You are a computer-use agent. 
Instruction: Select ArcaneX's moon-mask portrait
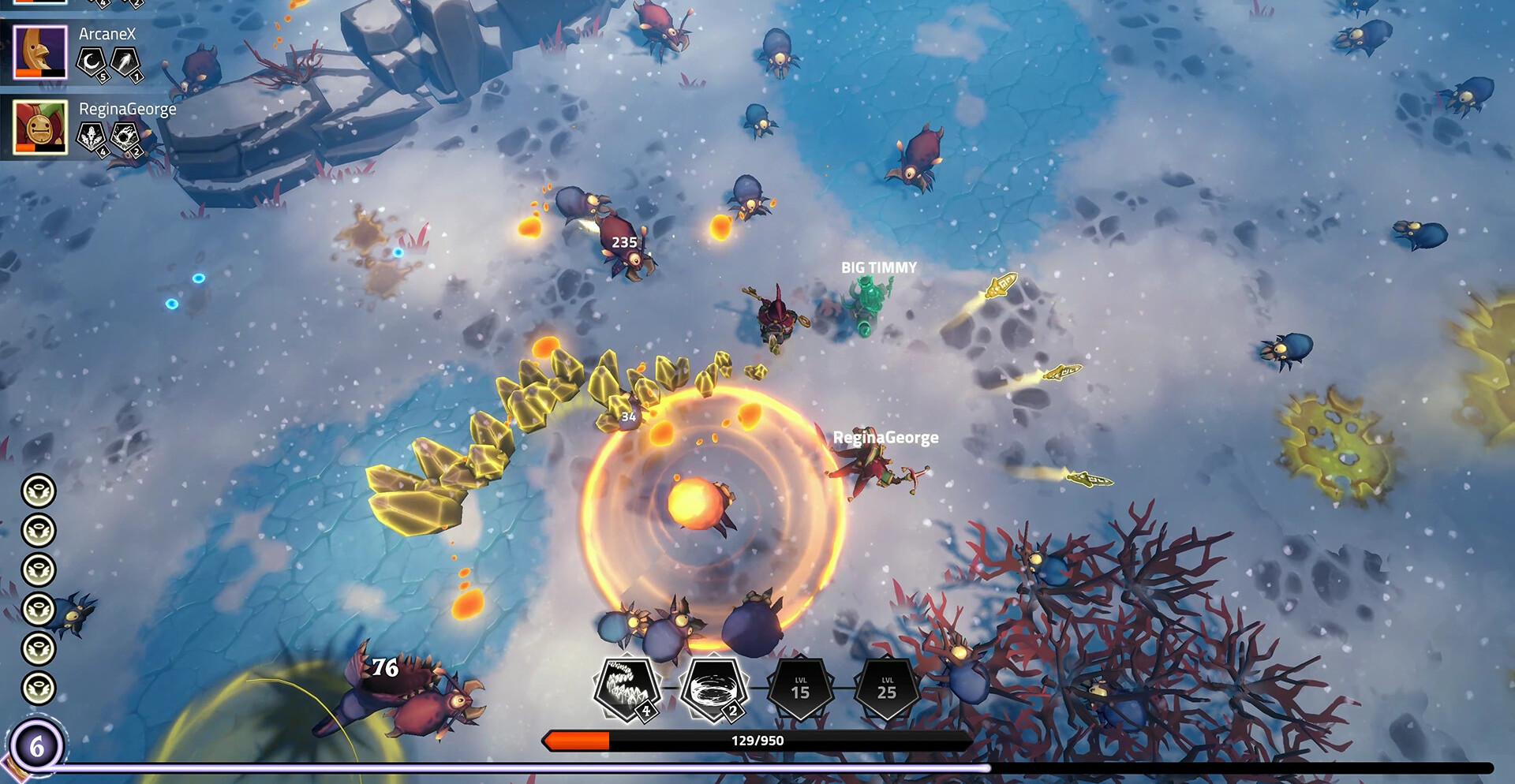(40, 52)
